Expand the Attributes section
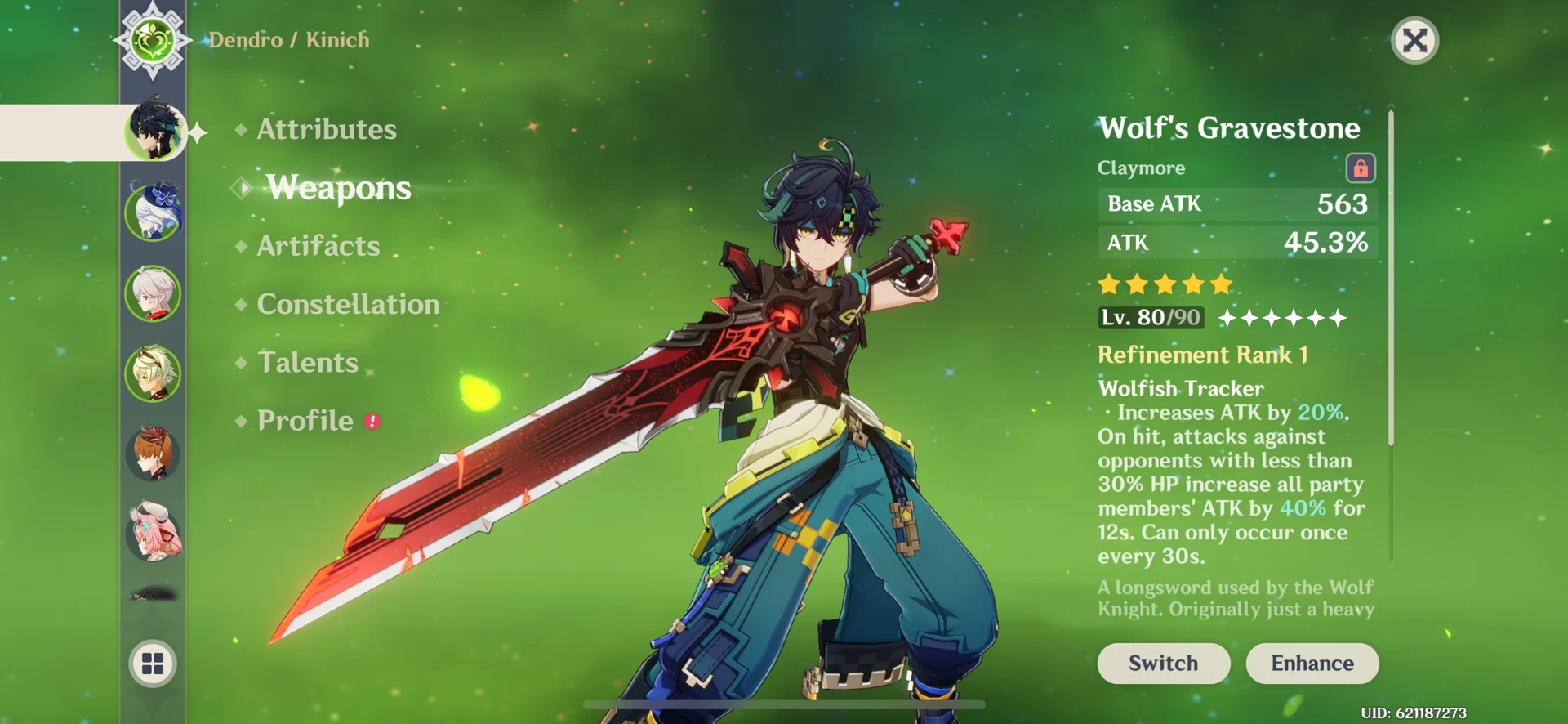The image size is (1568, 724). pos(325,128)
